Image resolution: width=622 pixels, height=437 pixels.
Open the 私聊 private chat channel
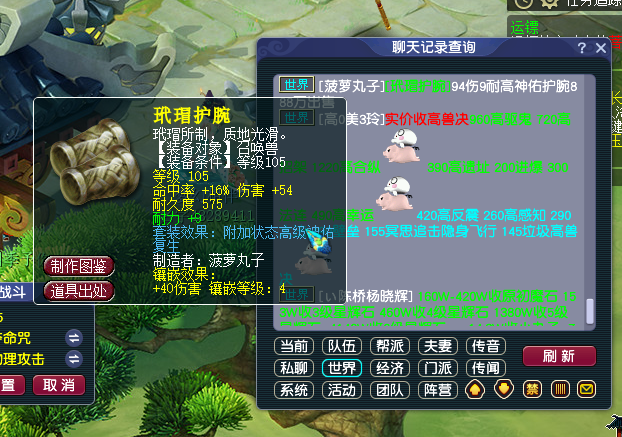coord(293,367)
